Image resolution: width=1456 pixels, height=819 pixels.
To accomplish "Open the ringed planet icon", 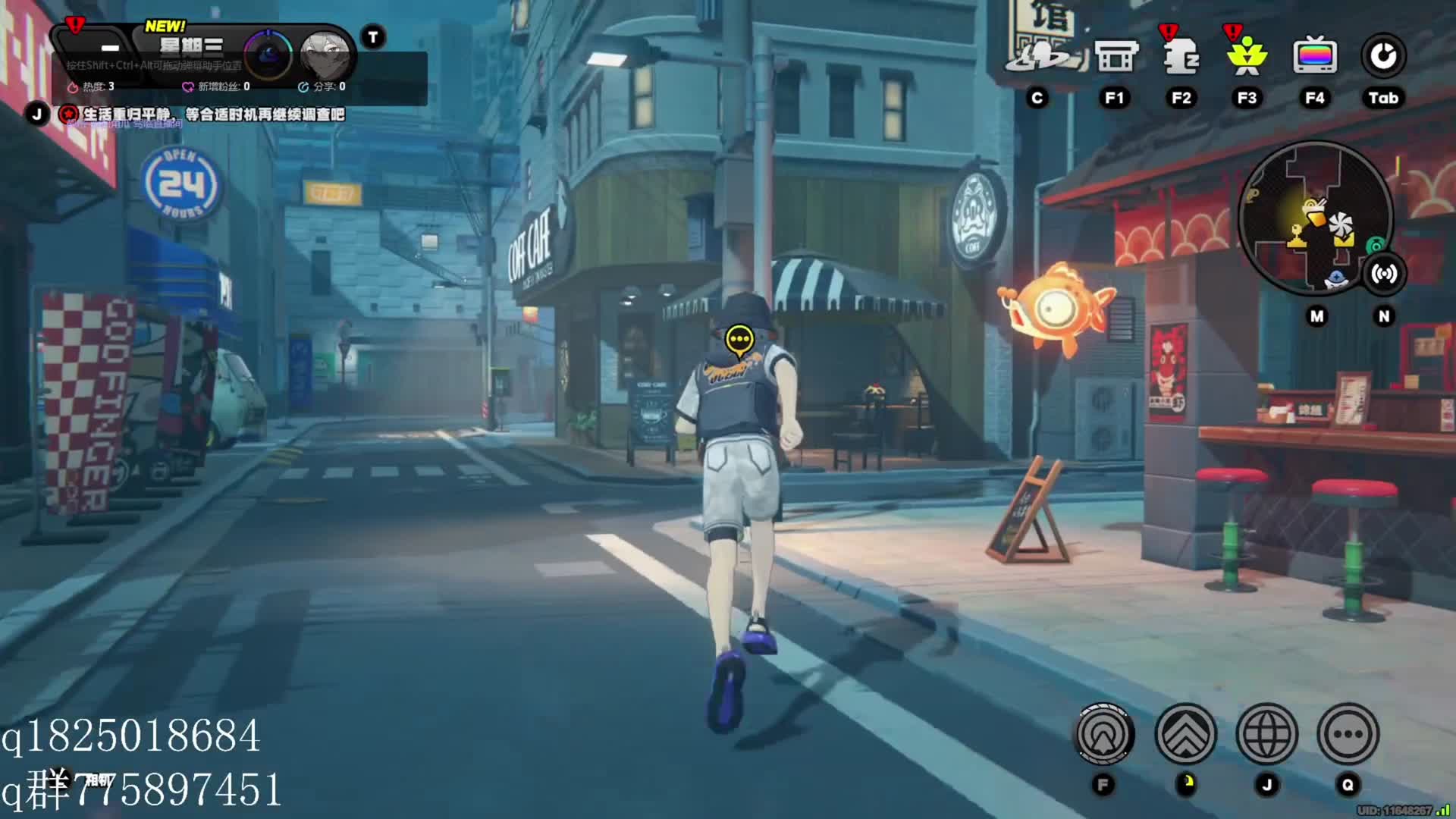I will click(x=1044, y=55).
